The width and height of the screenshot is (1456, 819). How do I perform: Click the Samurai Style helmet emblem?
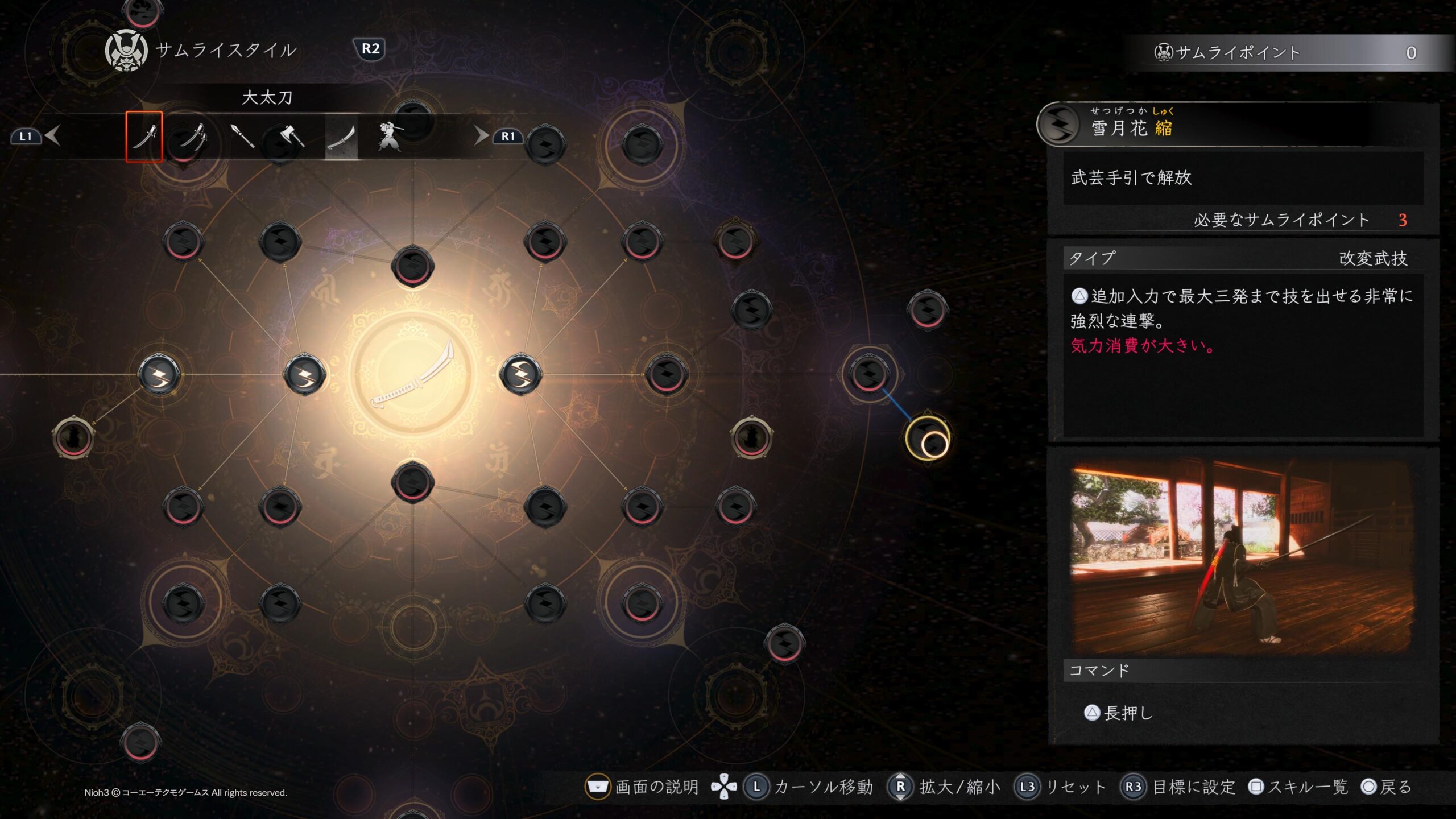tap(126, 51)
